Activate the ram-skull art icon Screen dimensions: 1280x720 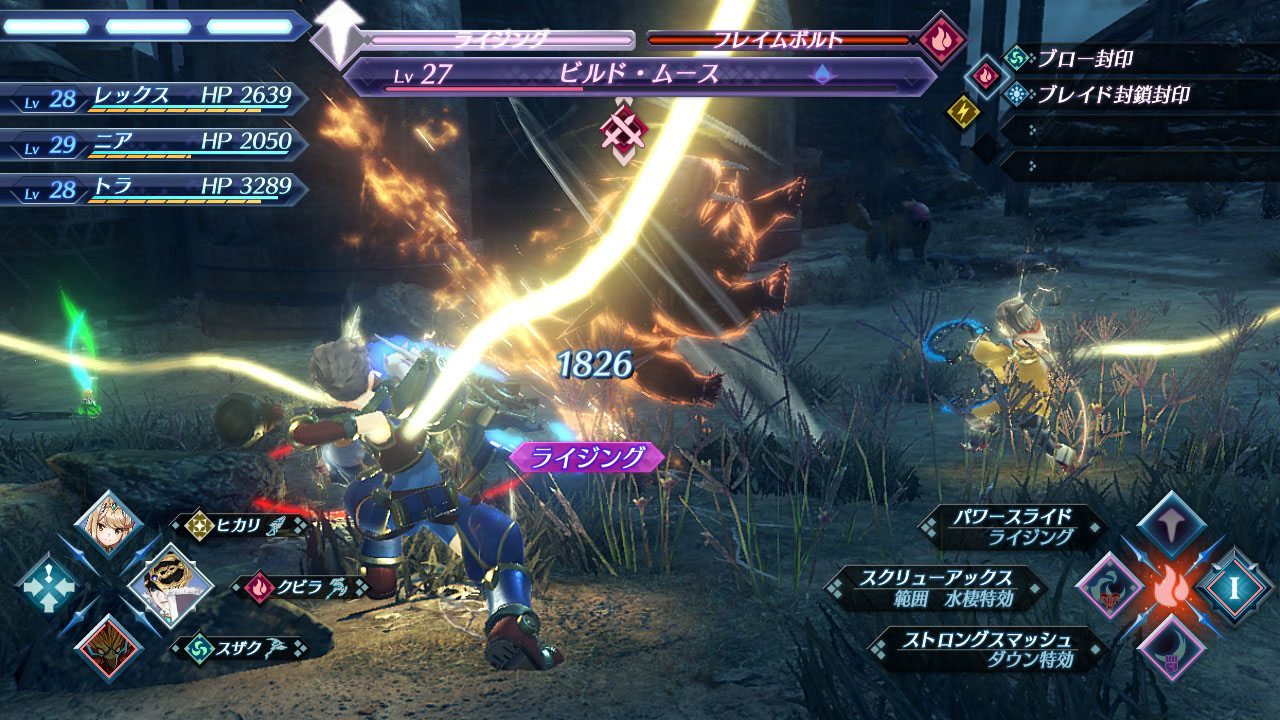coord(1110,588)
